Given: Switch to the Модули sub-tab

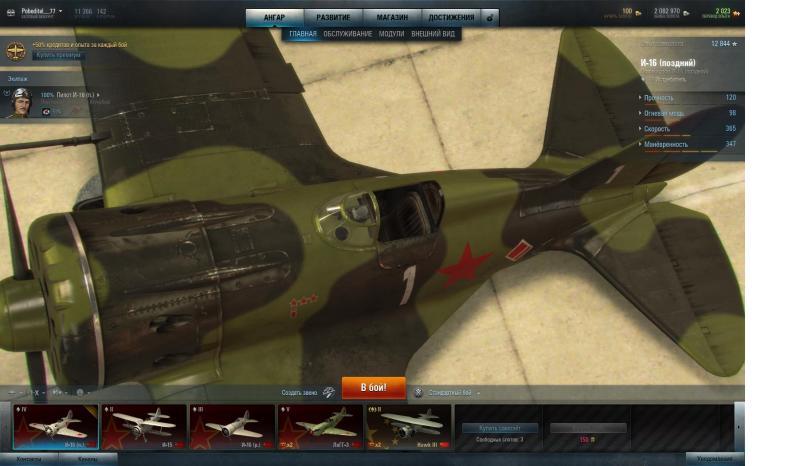Looking at the screenshot, I should click(x=392, y=34).
